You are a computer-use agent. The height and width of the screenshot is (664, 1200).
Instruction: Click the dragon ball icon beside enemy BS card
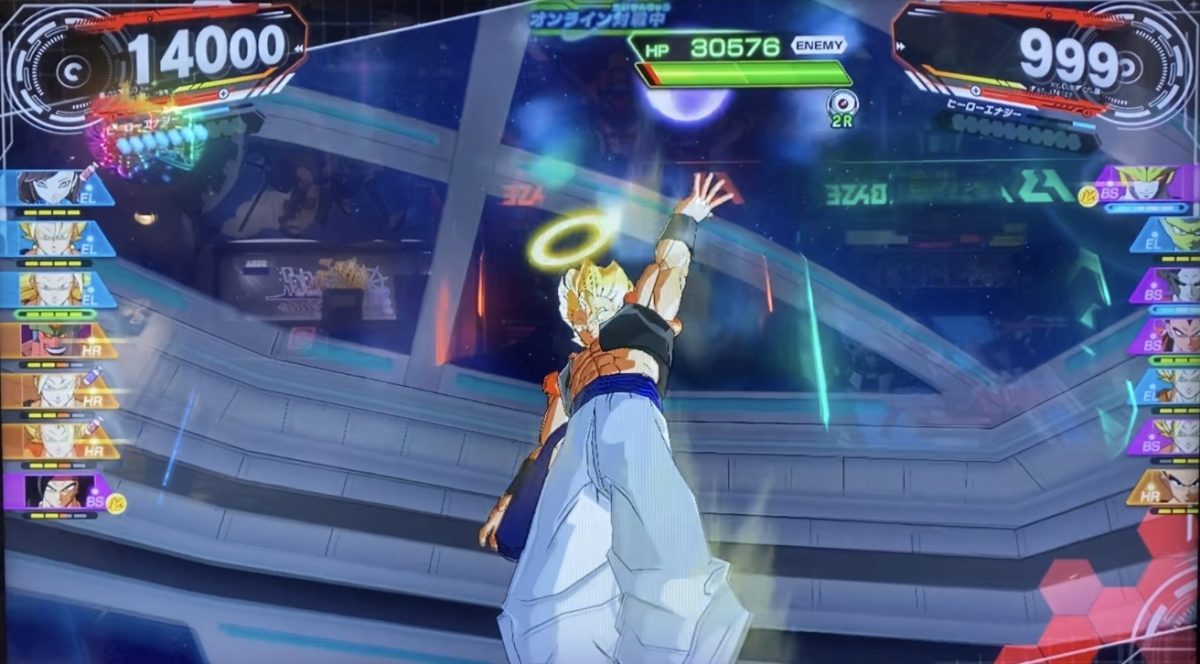1089,195
